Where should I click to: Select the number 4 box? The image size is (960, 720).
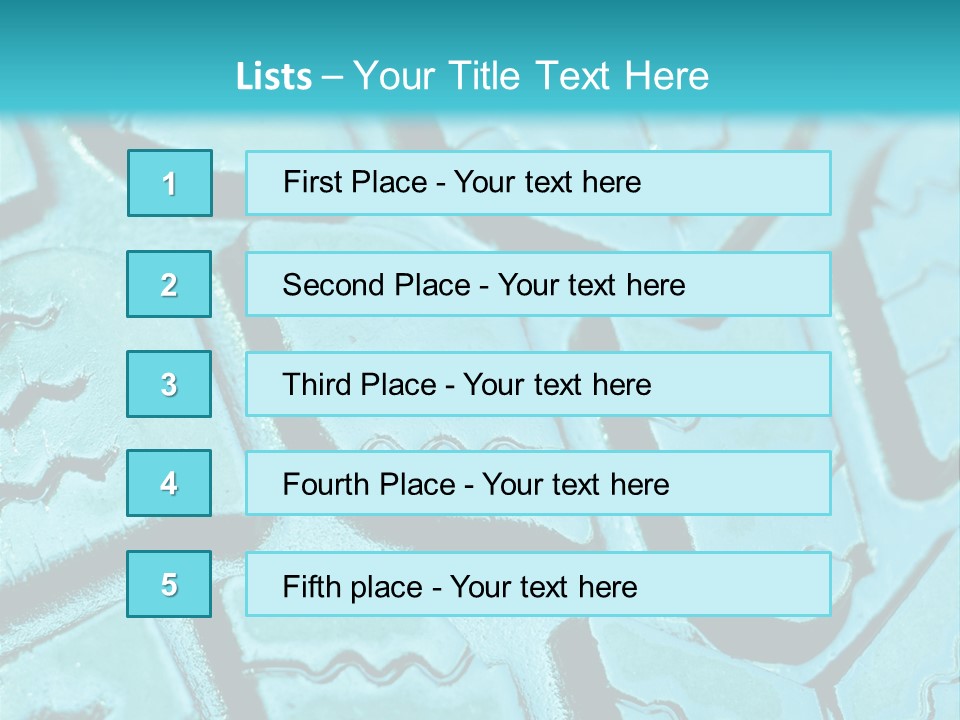(x=169, y=483)
